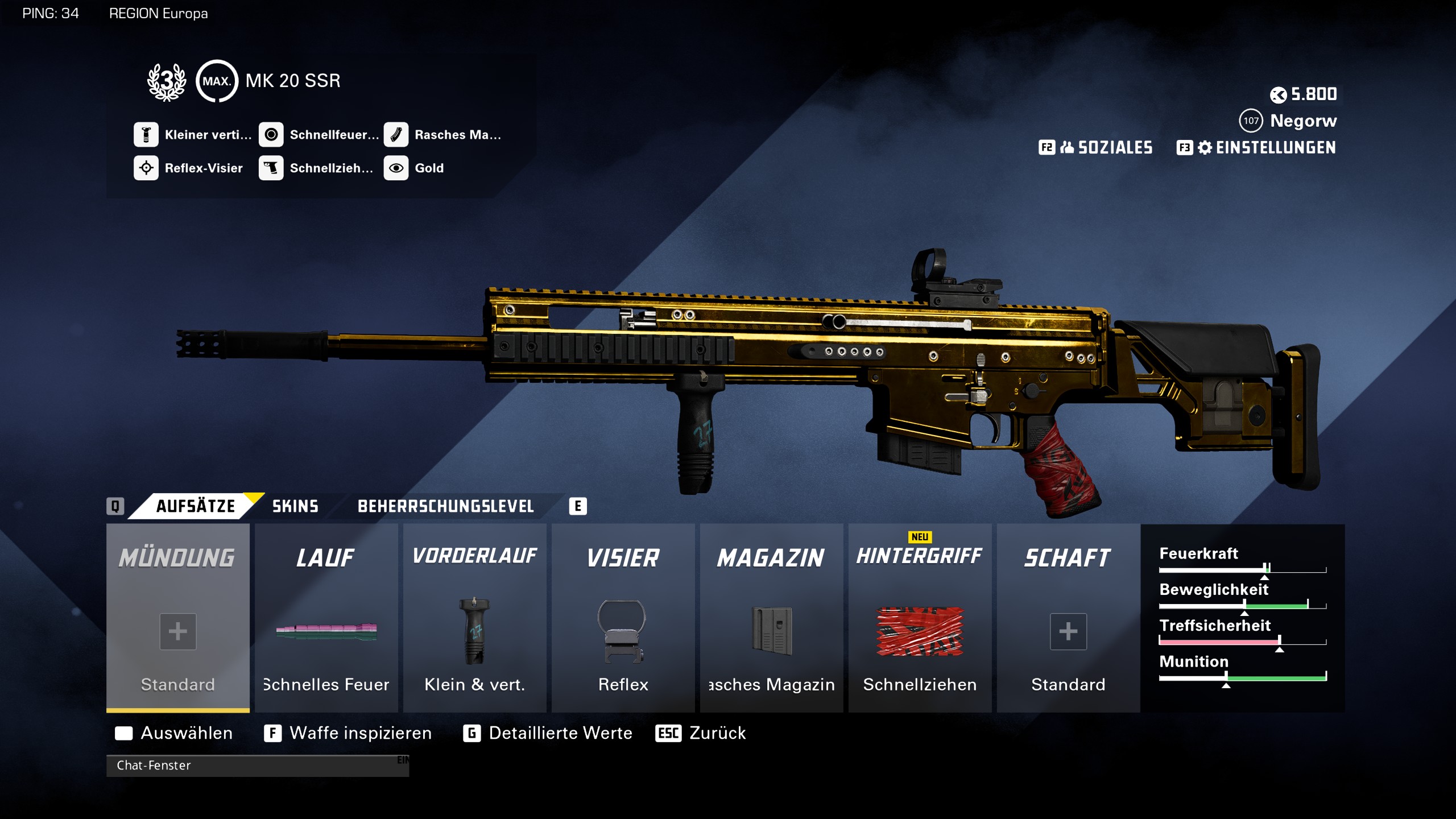
Task: Show the Beherrschungslevel tab
Action: 445,506
